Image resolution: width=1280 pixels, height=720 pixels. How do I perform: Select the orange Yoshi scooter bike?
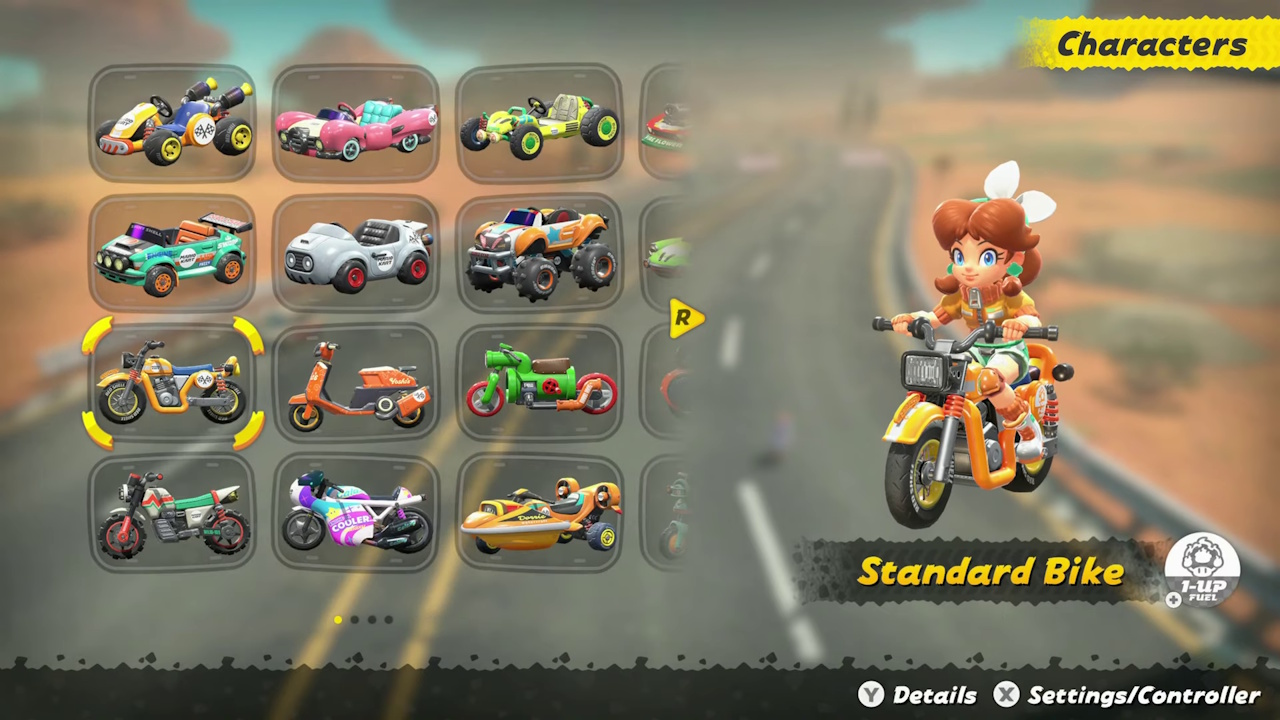pos(356,383)
